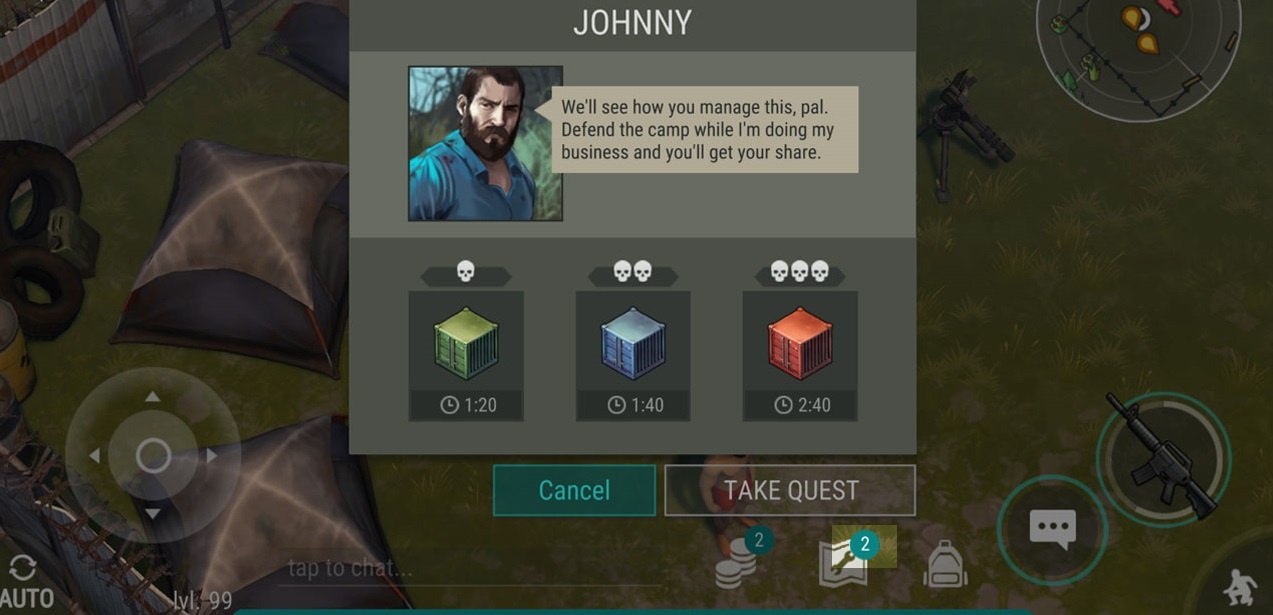1273x615 pixels.
Task: Open the backpack inventory
Action: [945, 565]
